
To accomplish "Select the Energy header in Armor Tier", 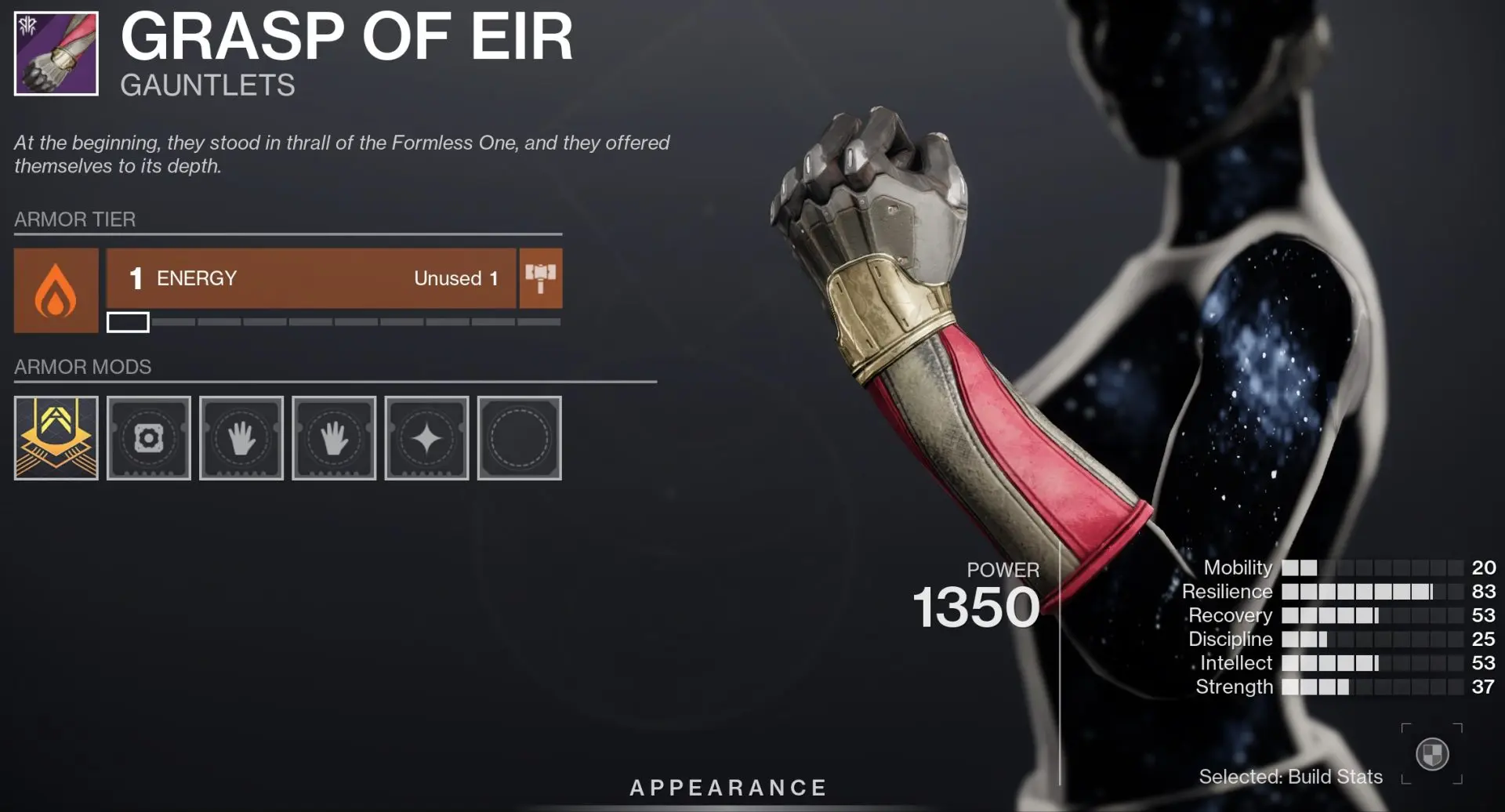I will 195,278.
